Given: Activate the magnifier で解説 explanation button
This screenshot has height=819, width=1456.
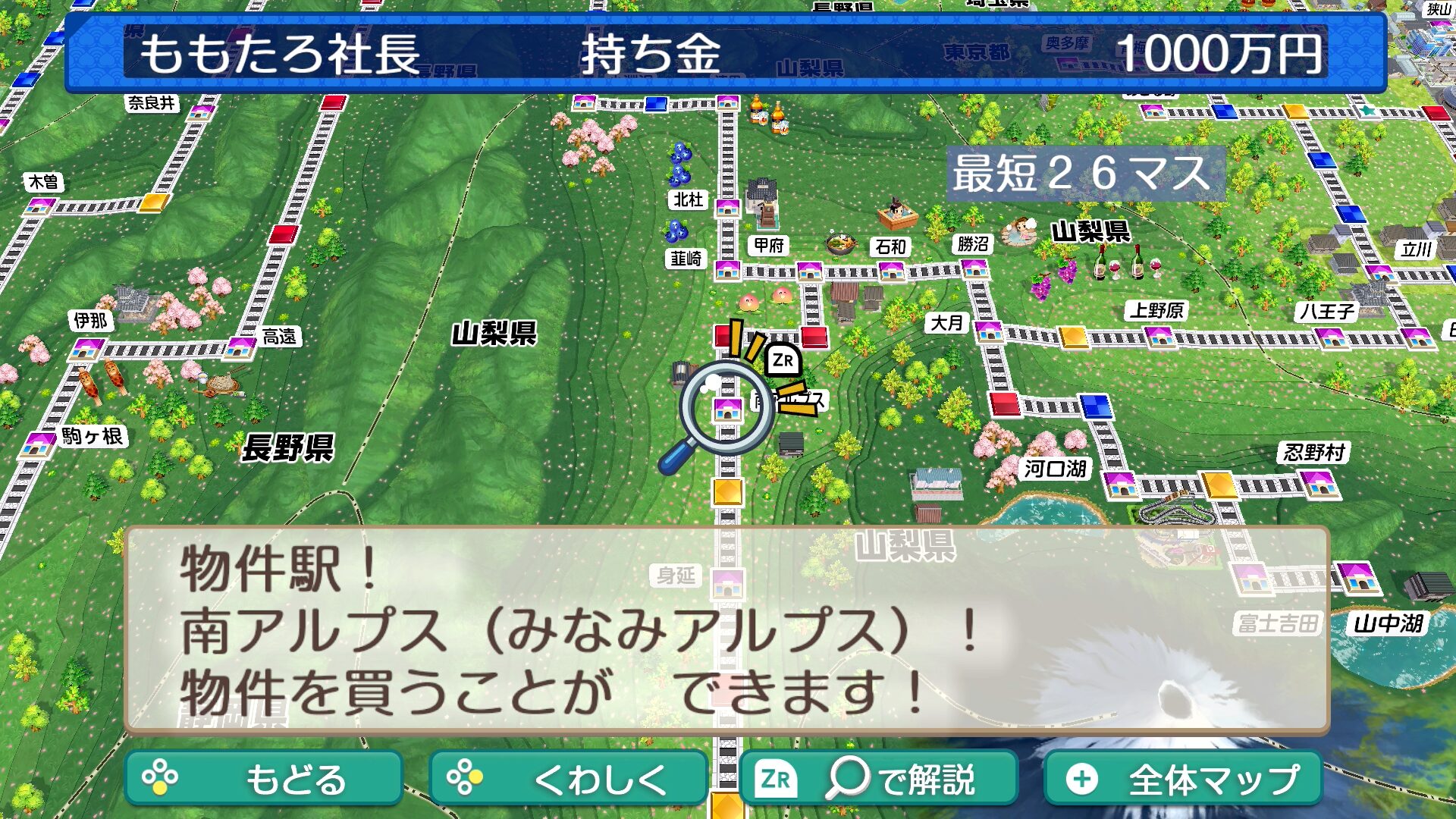Looking at the screenshot, I should tap(878, 778).
